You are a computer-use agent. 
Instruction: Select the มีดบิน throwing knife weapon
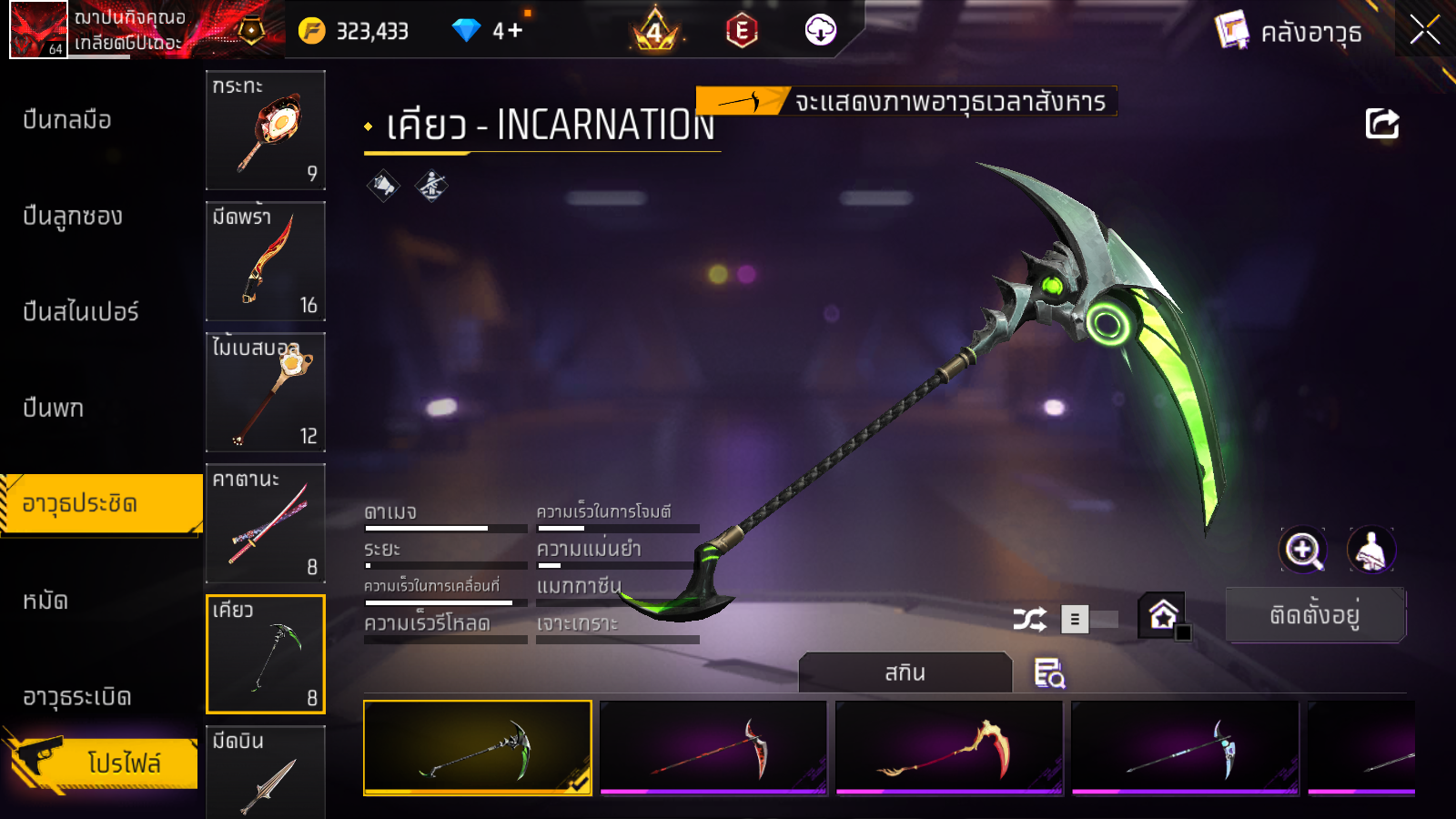pos(266,772)
